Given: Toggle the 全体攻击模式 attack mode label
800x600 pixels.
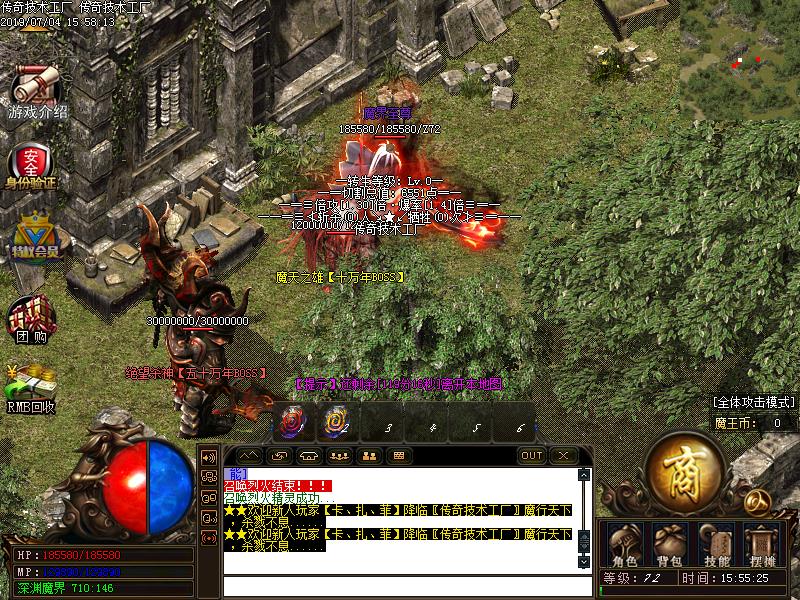Looking at the screenshot, I should click(754, 403).
